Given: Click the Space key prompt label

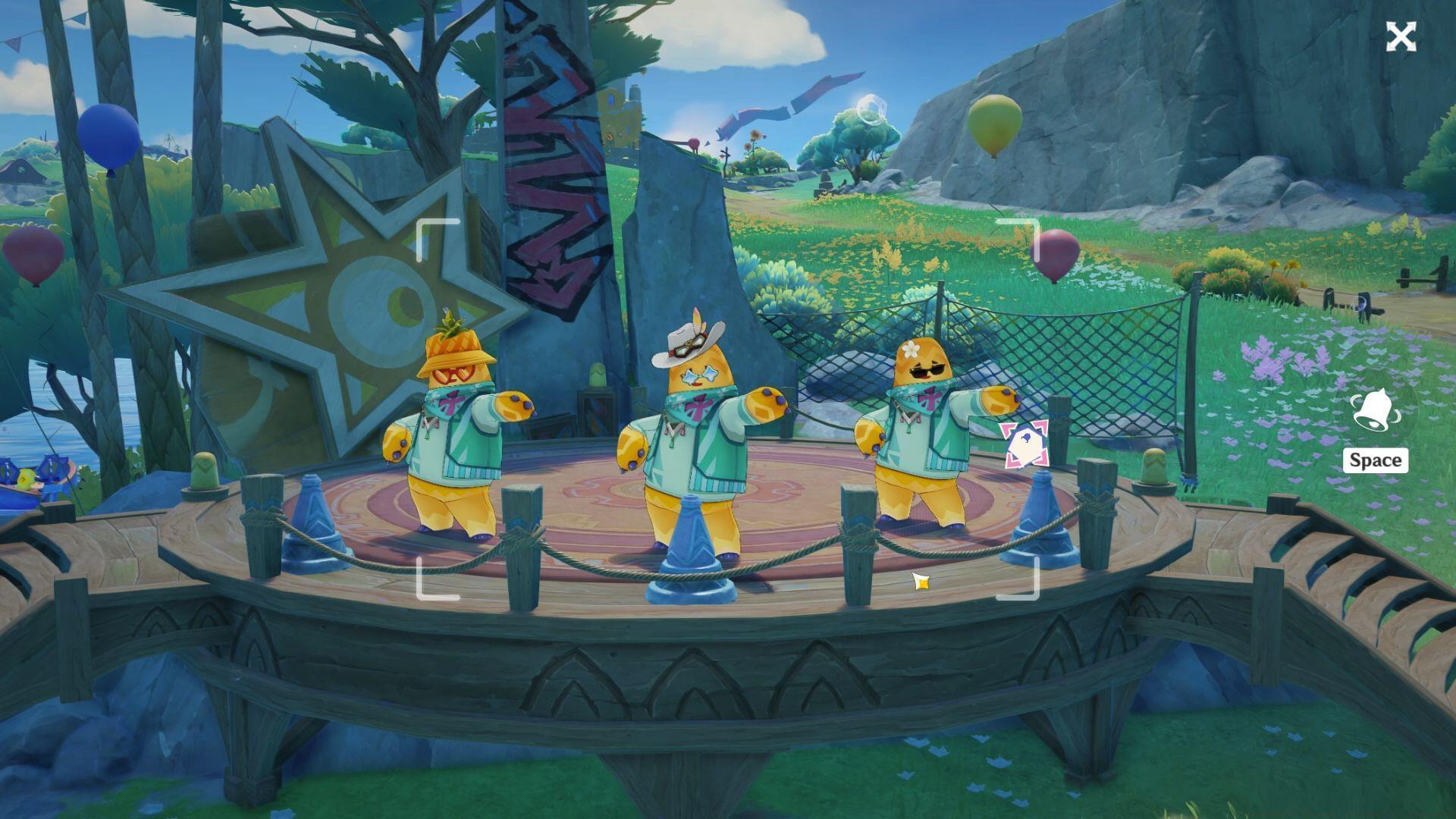Looking at the screenshot, I should coord(1375,460).
